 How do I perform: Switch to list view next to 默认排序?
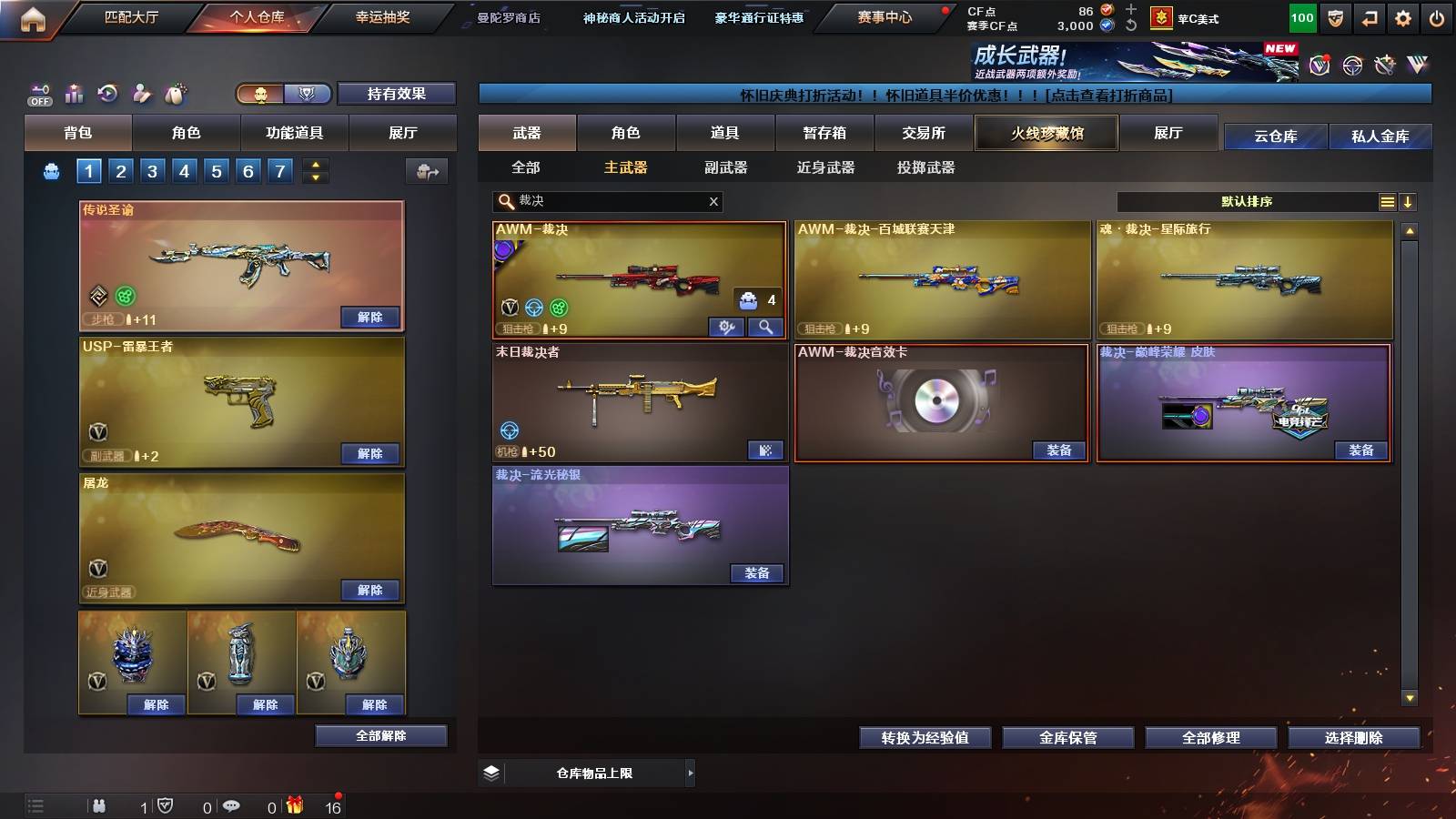pos(1386,201)
